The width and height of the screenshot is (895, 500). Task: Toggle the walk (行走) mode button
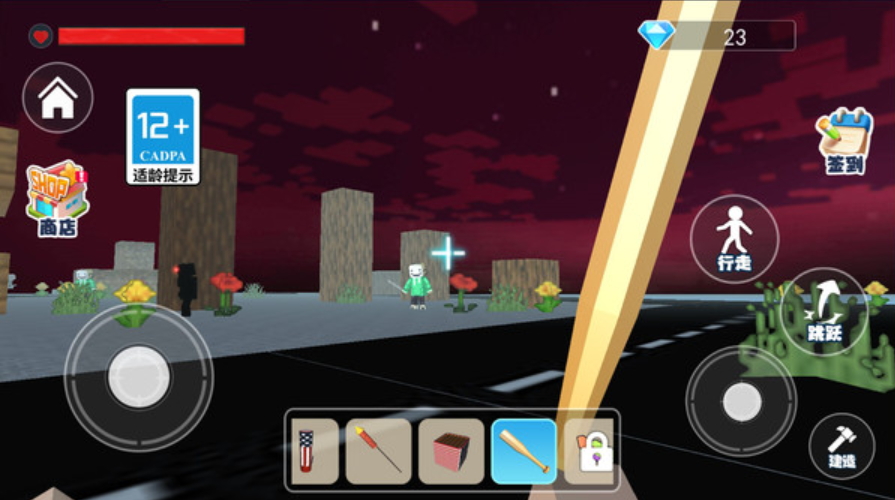coord(734,239)
